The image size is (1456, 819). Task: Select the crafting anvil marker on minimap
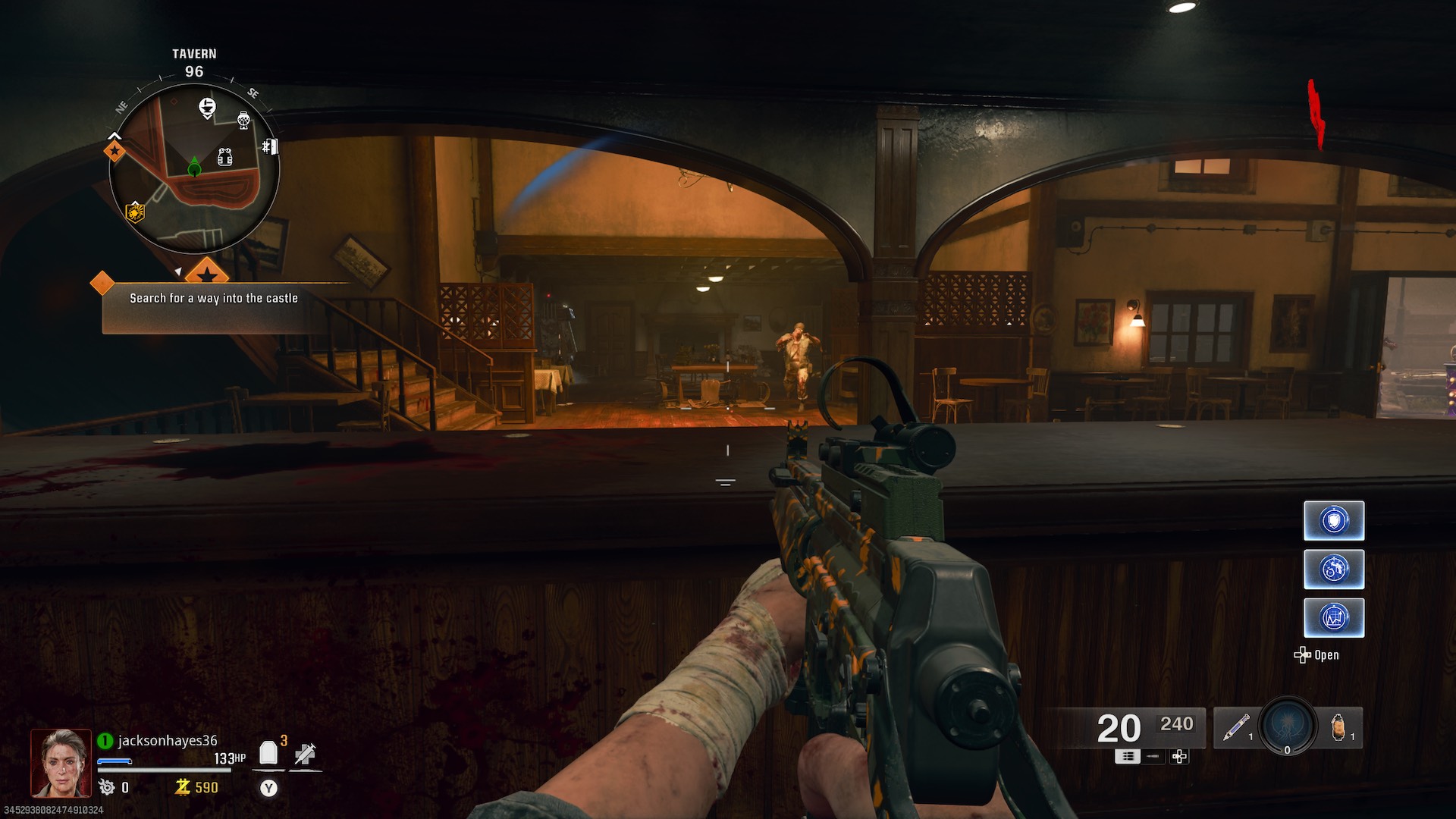click(207, 107)
